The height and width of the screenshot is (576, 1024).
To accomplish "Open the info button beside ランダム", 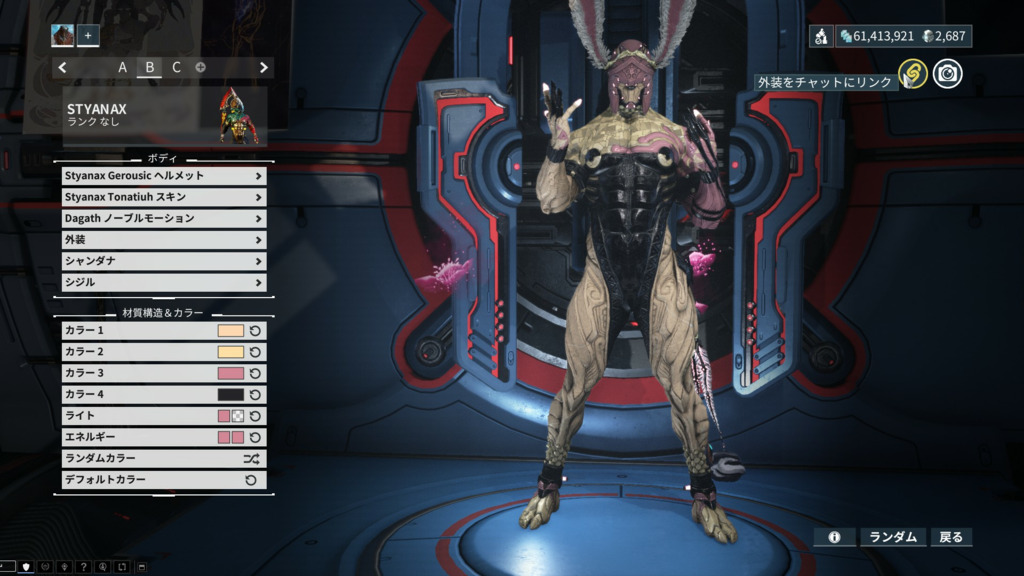I will pos(834,537).
